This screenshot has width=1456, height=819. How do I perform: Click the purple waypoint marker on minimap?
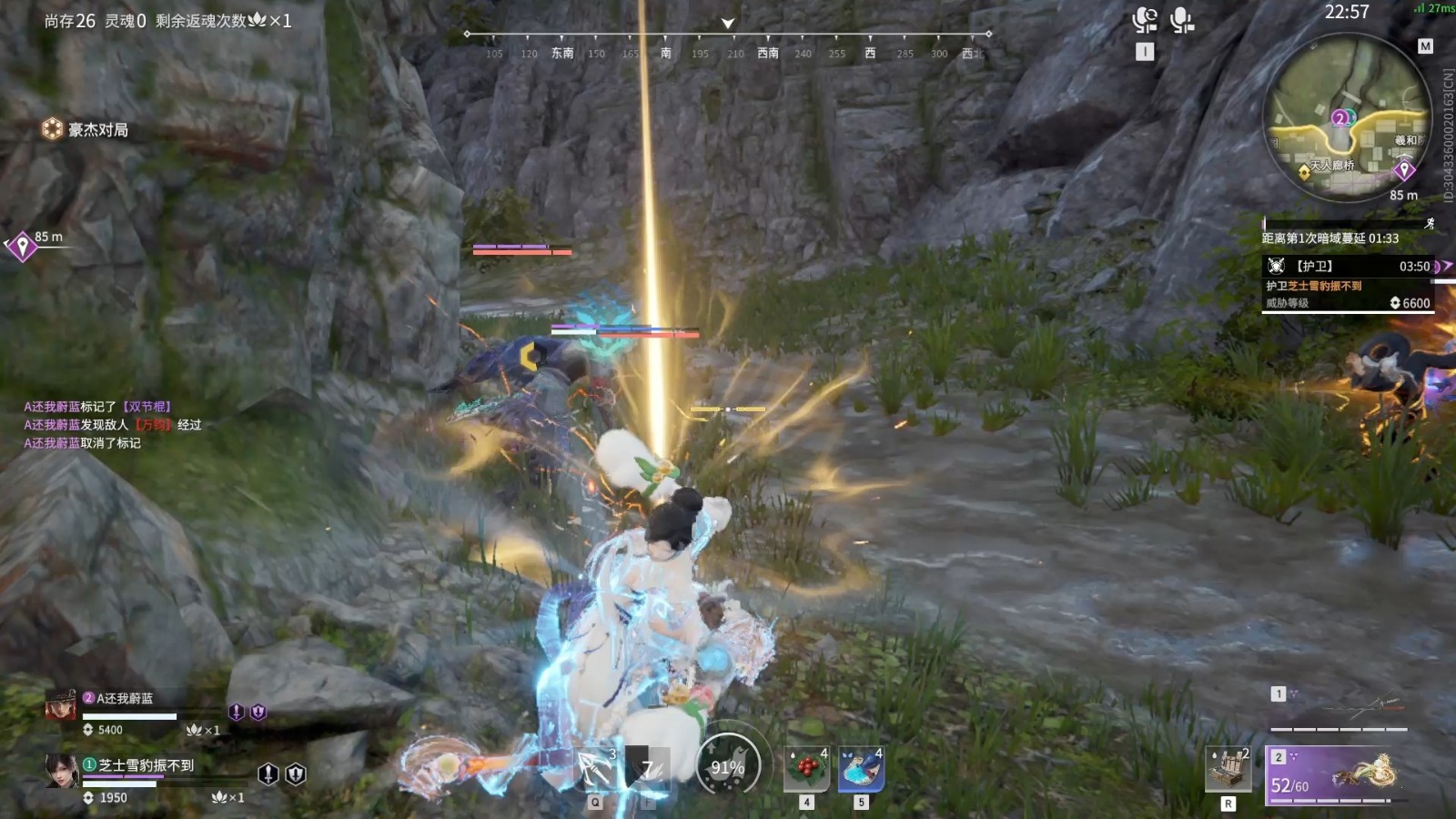point(1404,170)
